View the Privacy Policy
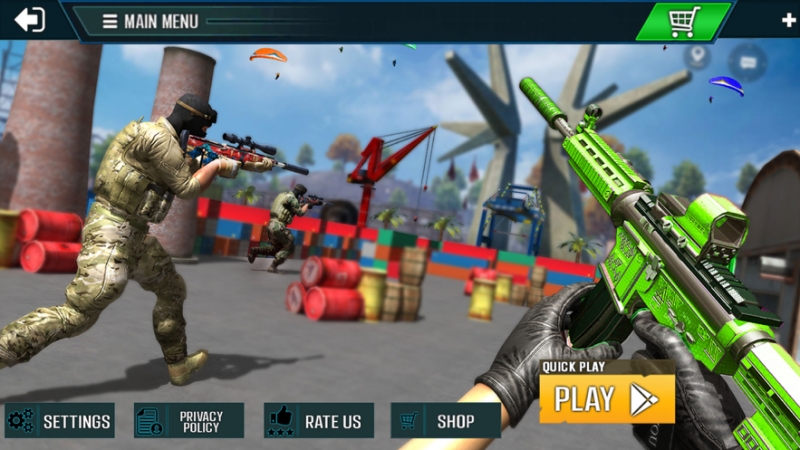Image resolution: width=800 pixels, height=450 pixels. tap(189, 421)
